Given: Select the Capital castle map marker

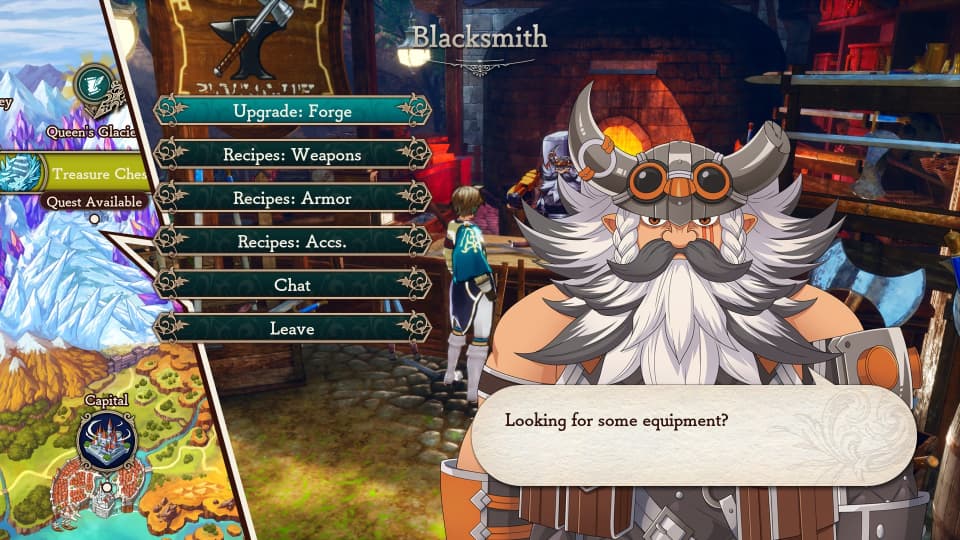Looking at the screenshot, I should 107,441.
